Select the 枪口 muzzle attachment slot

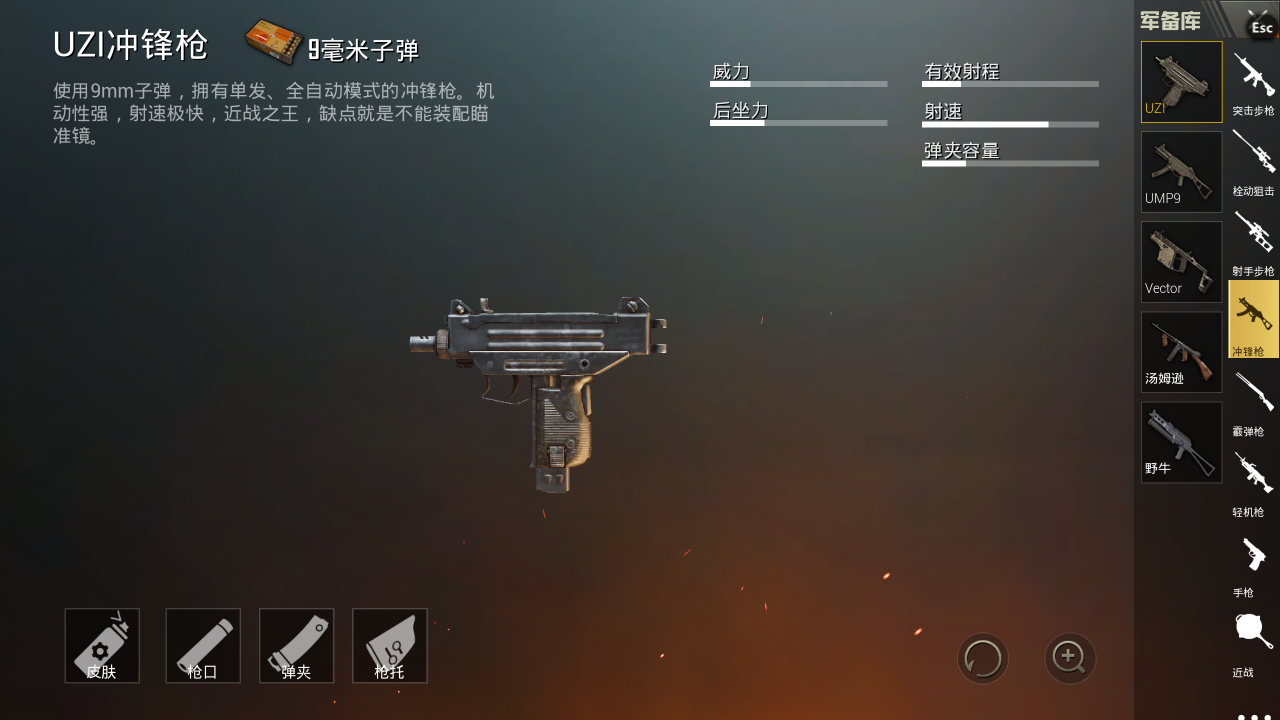click(203, 646)
